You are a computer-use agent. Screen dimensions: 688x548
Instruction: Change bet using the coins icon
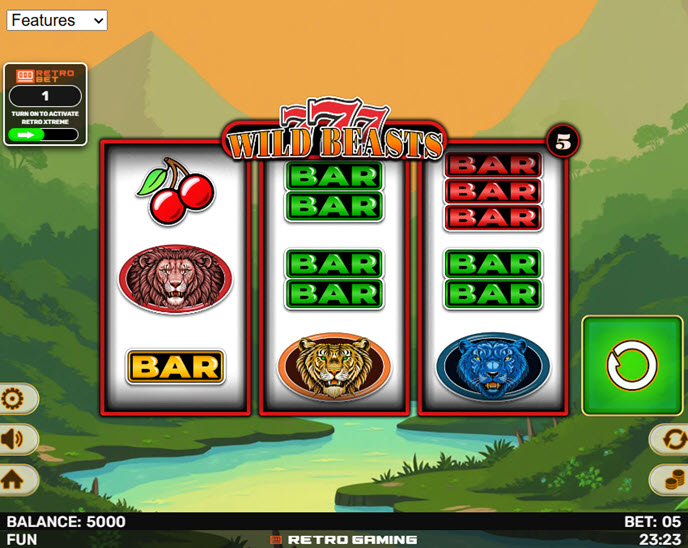coord(671,478)
